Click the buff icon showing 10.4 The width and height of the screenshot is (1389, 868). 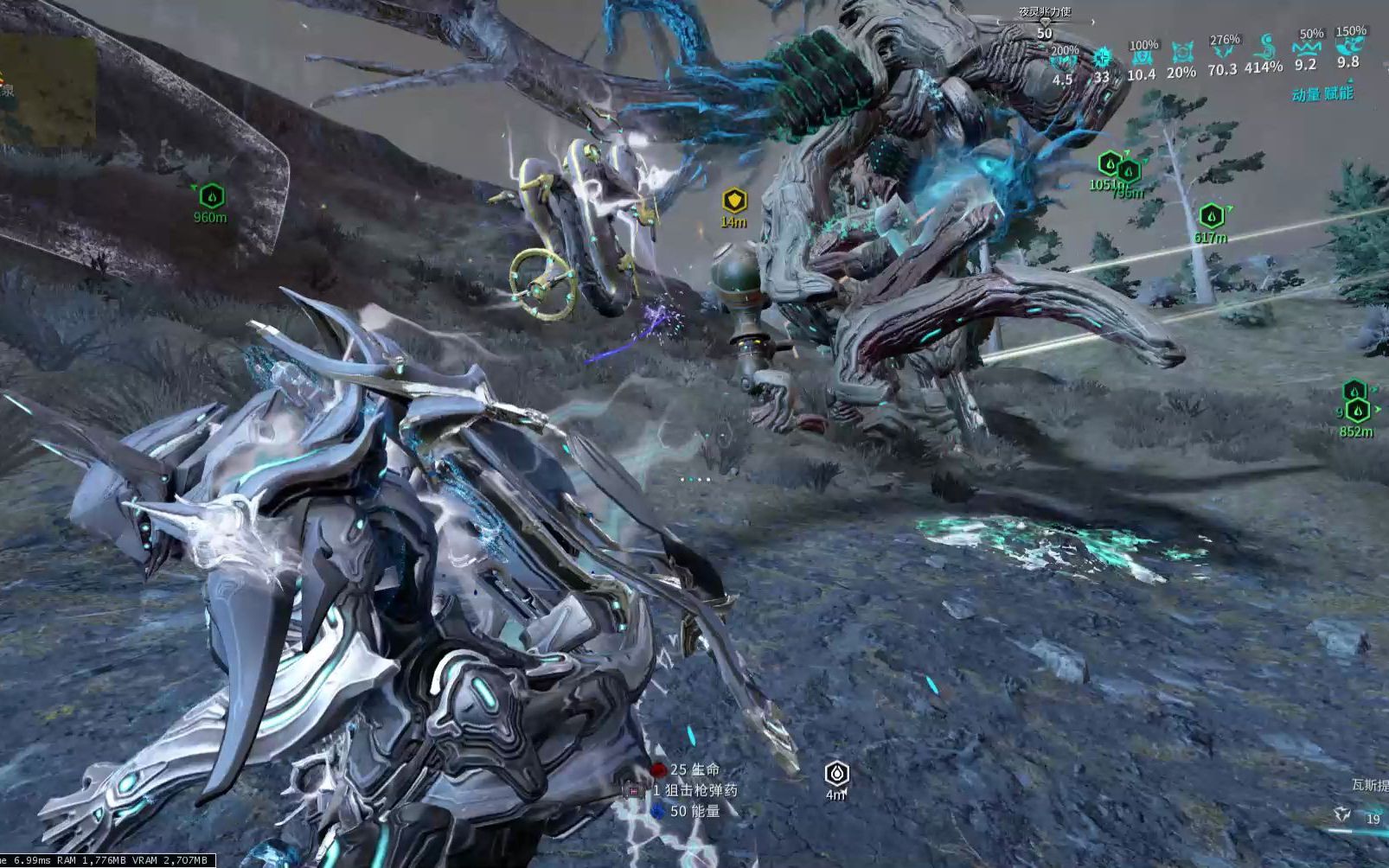[1142, 57]
